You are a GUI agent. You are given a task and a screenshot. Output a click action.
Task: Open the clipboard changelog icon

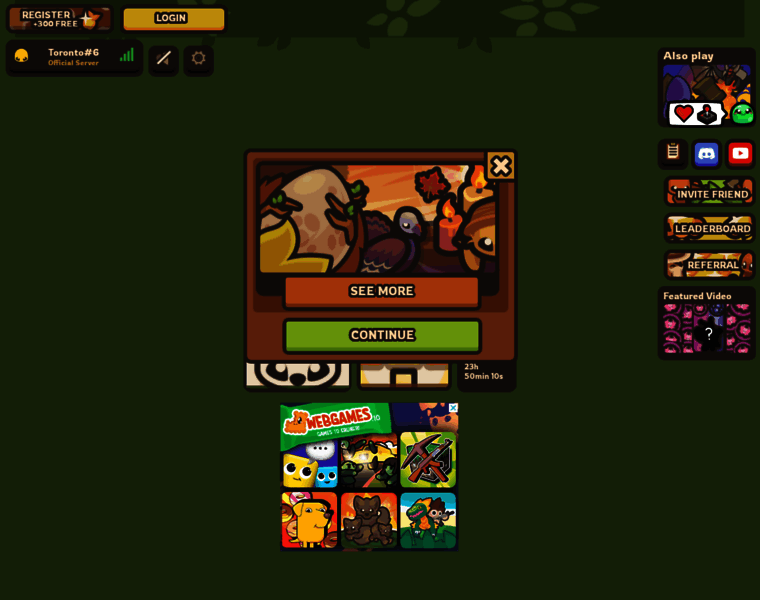(x=673, y=153)
